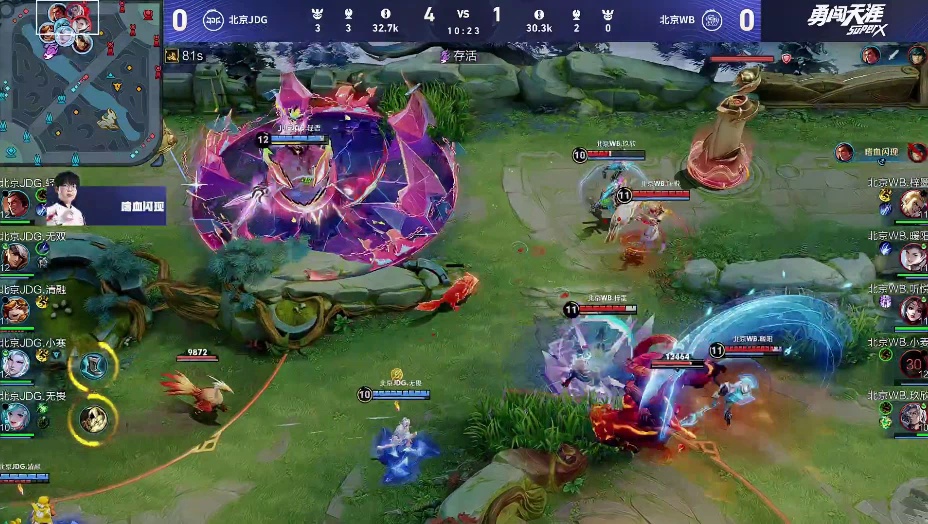The height and width of the screenshot is (524, 928).
Task: Click the minimap in the top-left corner
Action: click(80, 82)
